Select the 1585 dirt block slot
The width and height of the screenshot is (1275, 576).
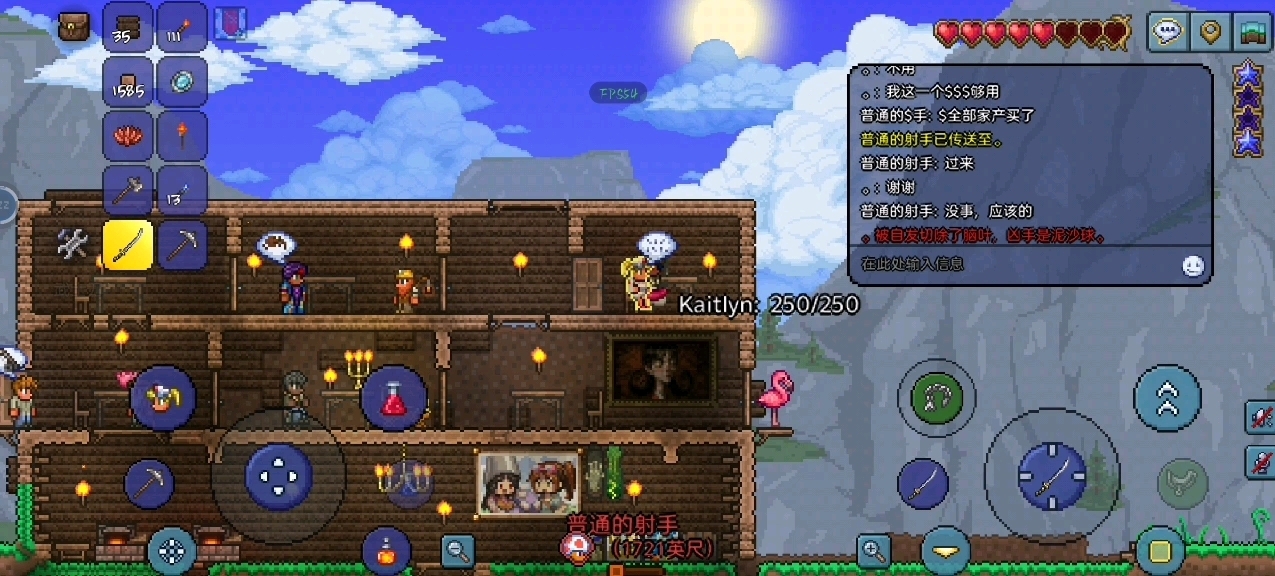[x=127, y=82]
